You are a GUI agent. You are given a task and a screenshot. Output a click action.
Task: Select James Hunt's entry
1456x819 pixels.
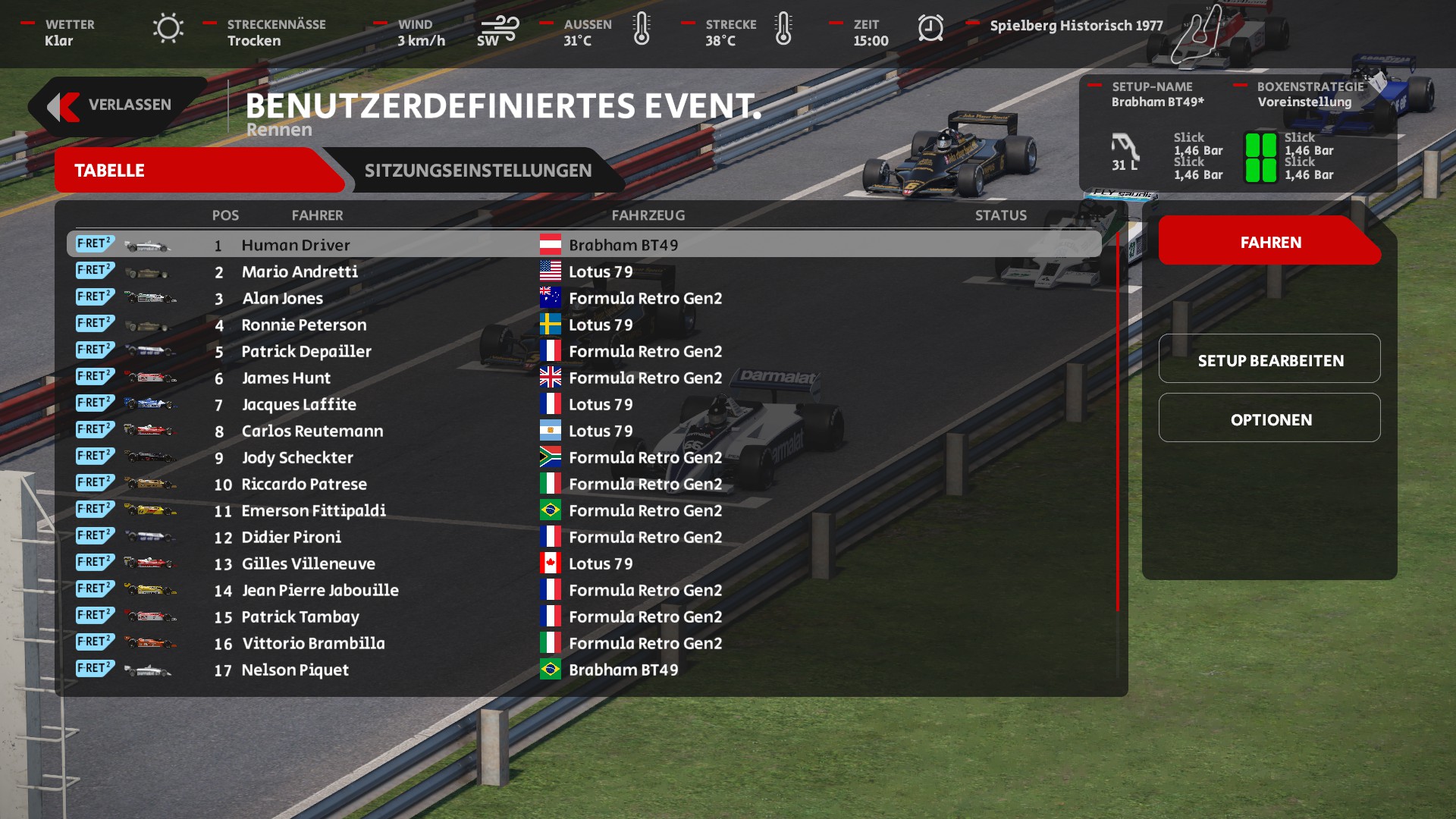[x=286, y=378]
